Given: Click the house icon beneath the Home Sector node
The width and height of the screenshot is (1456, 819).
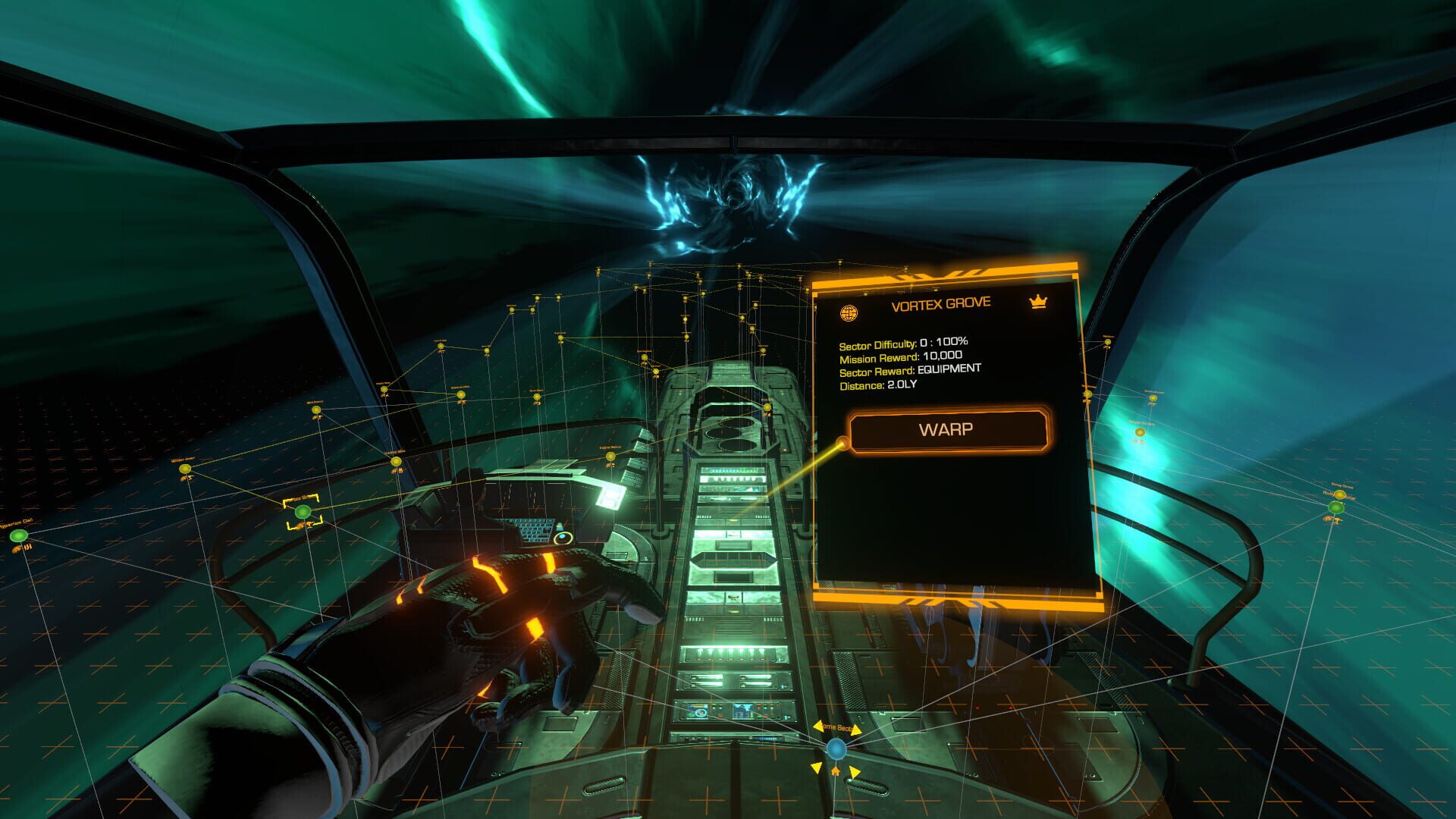Looking at the screenshot, I should point(835,771).
